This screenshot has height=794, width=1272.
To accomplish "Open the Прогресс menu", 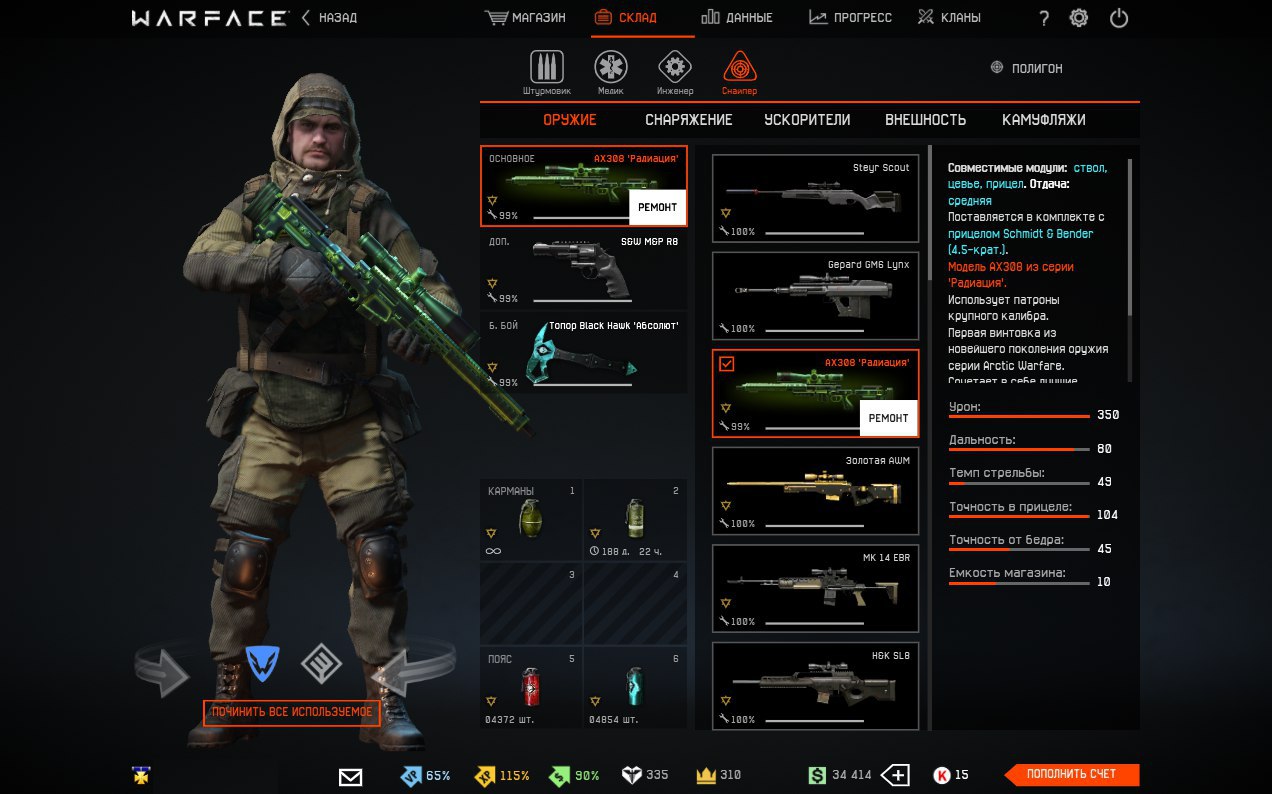I will click(851, 18).
